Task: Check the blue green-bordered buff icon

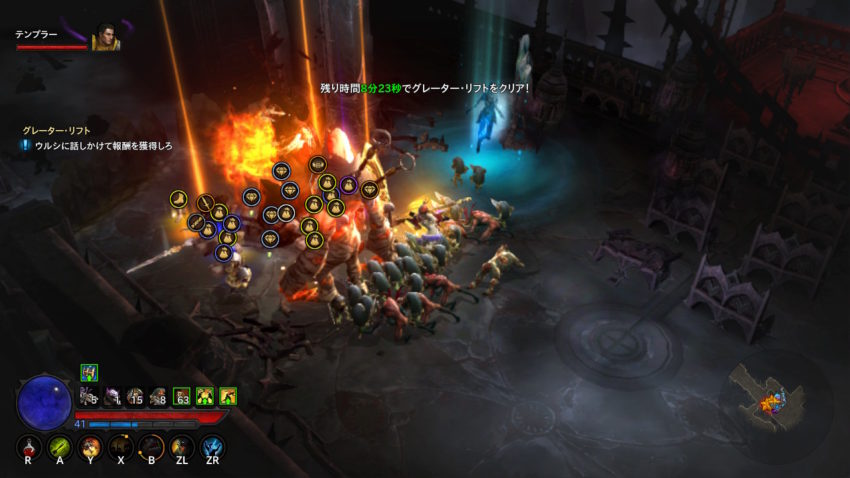Action: [89, 372]
